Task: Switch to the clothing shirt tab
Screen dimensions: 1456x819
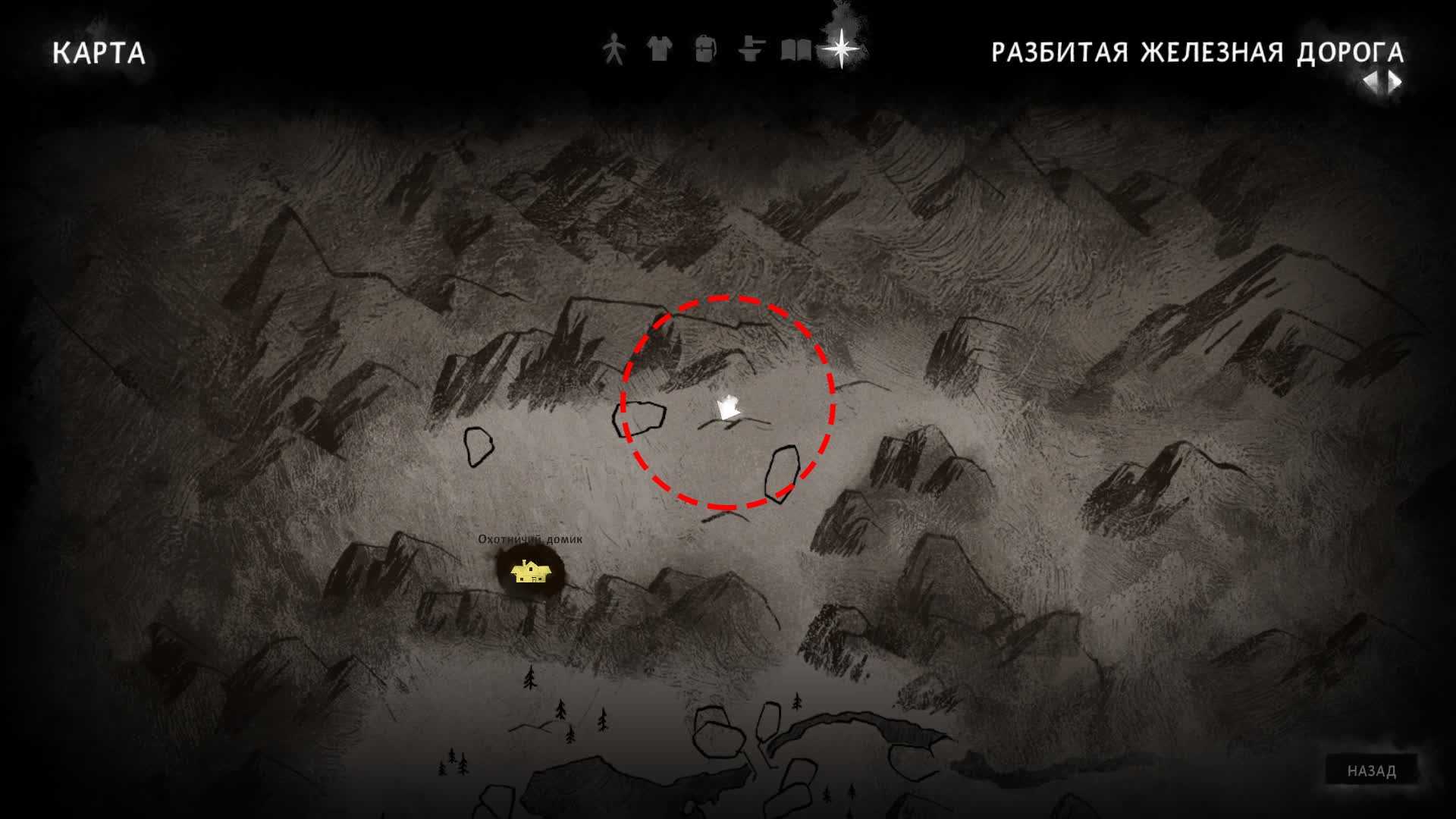Action: pyautogui.click(x=659, y=50)
